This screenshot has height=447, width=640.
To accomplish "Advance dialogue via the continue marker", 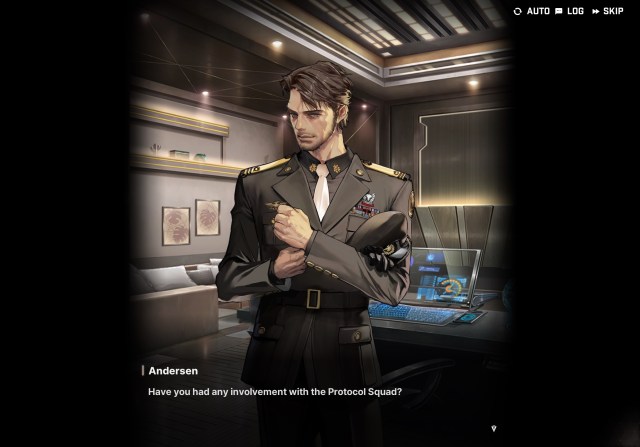I will pos(493,428).
